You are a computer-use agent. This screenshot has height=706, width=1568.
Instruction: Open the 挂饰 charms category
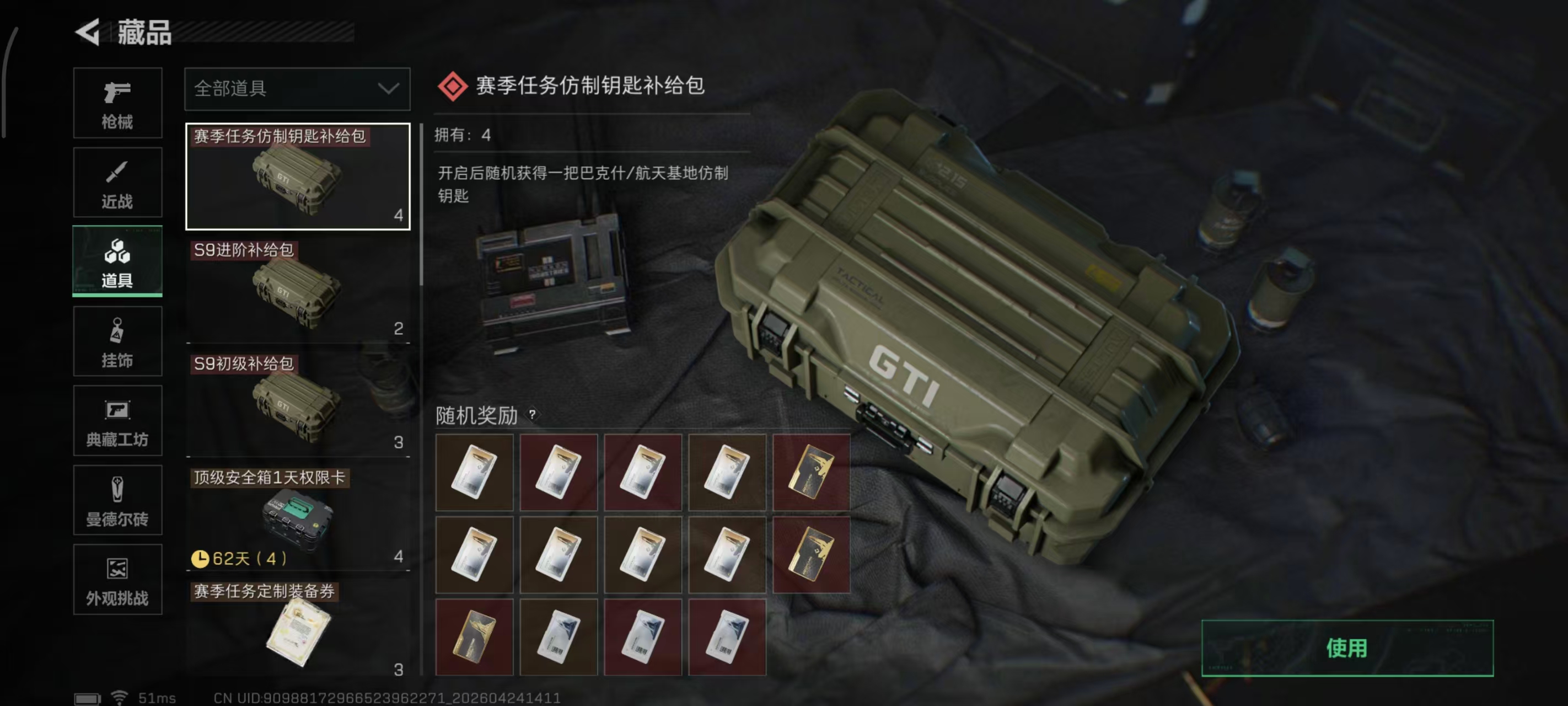[117, 341]
